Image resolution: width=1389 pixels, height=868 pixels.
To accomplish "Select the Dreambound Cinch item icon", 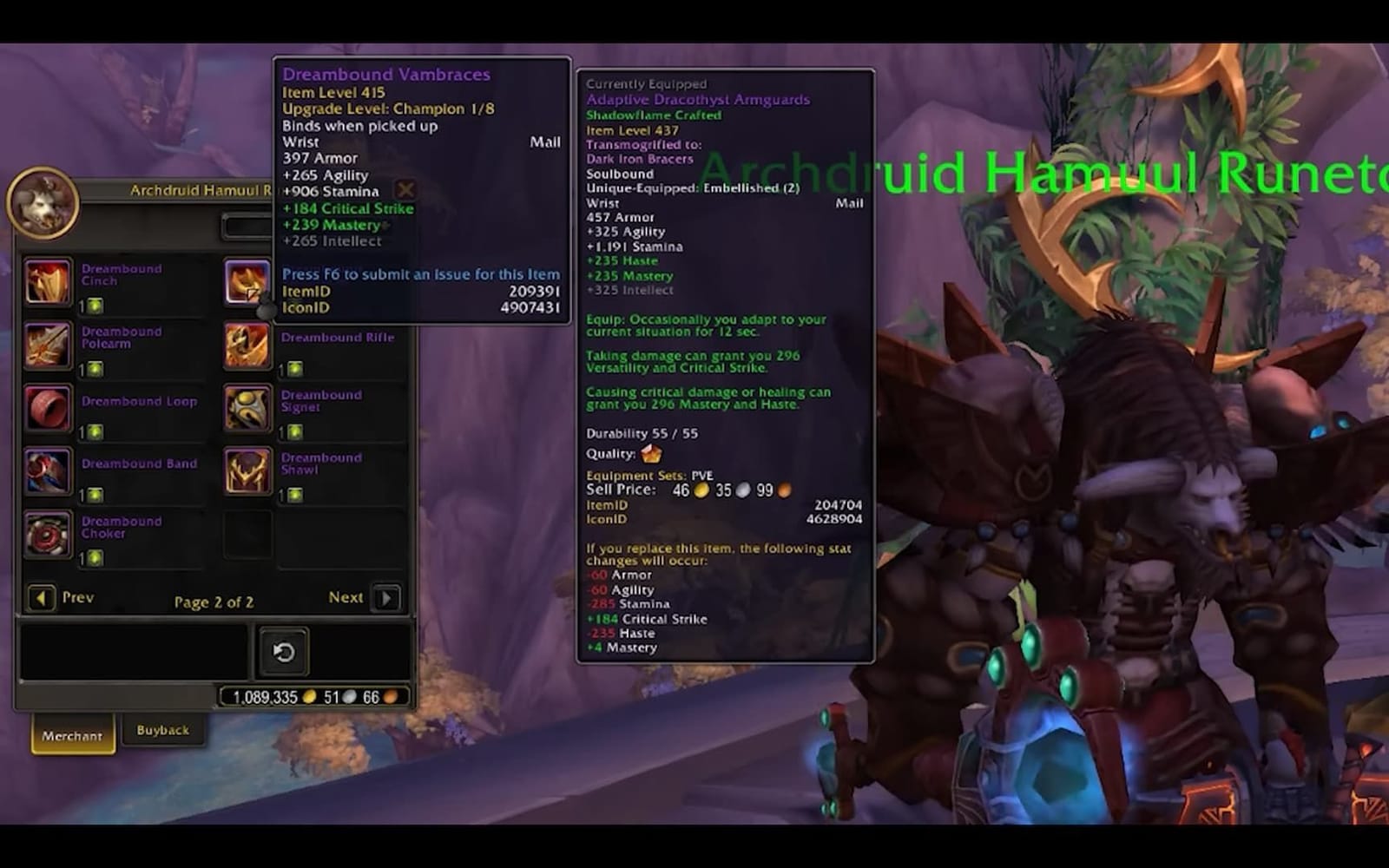I will click(x=48, y=282).
